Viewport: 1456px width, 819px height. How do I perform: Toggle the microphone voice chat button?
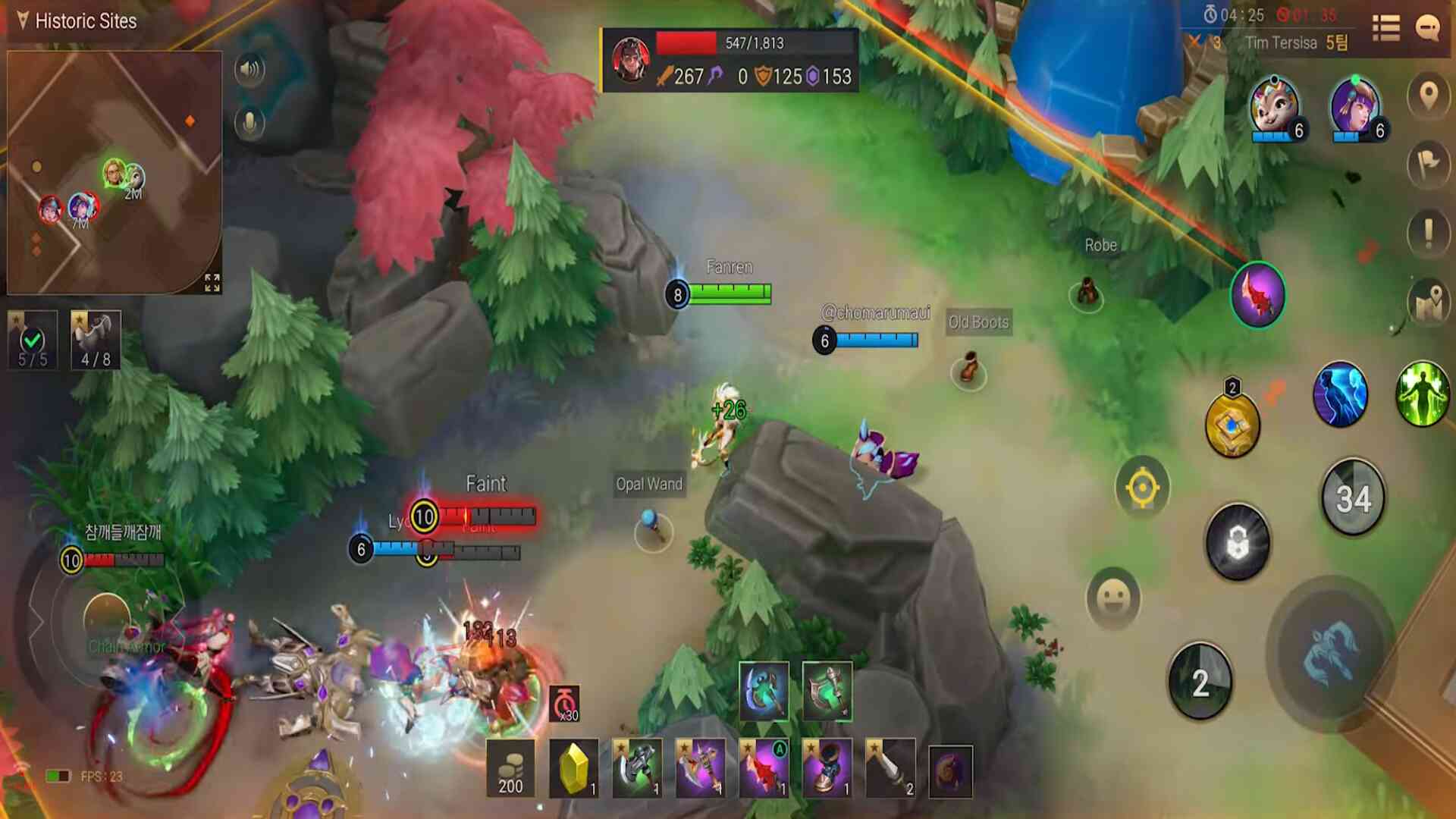(x=249, y=123)
